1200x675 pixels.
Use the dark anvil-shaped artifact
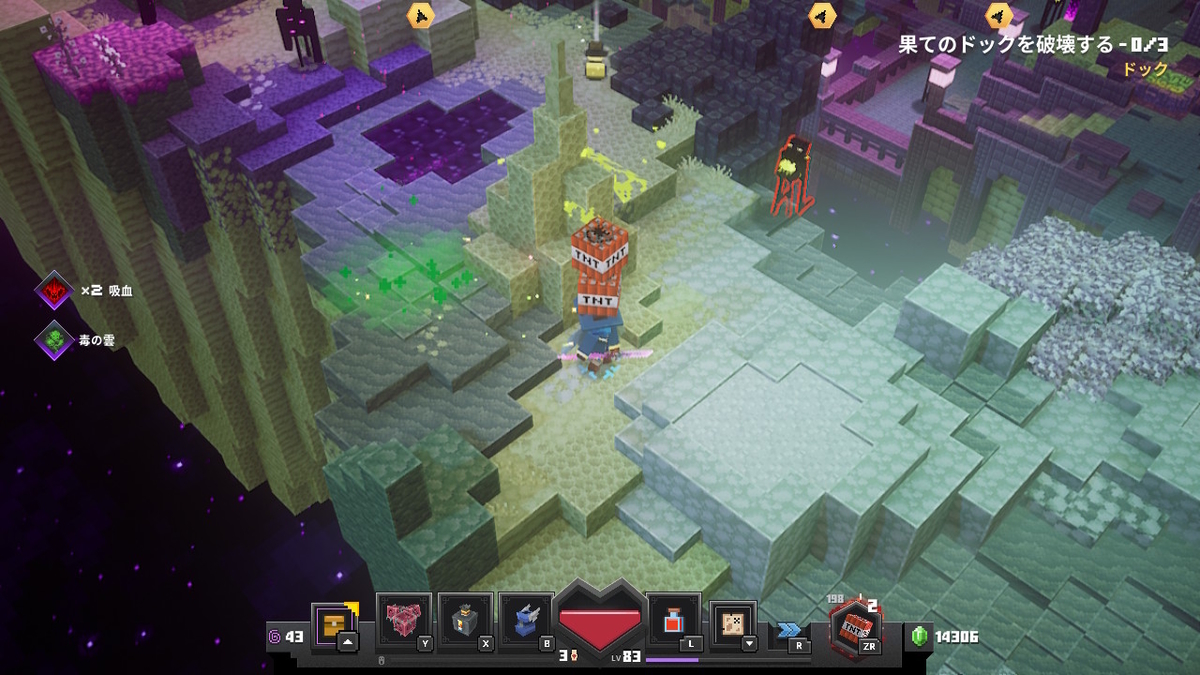(x=464, y=619)
